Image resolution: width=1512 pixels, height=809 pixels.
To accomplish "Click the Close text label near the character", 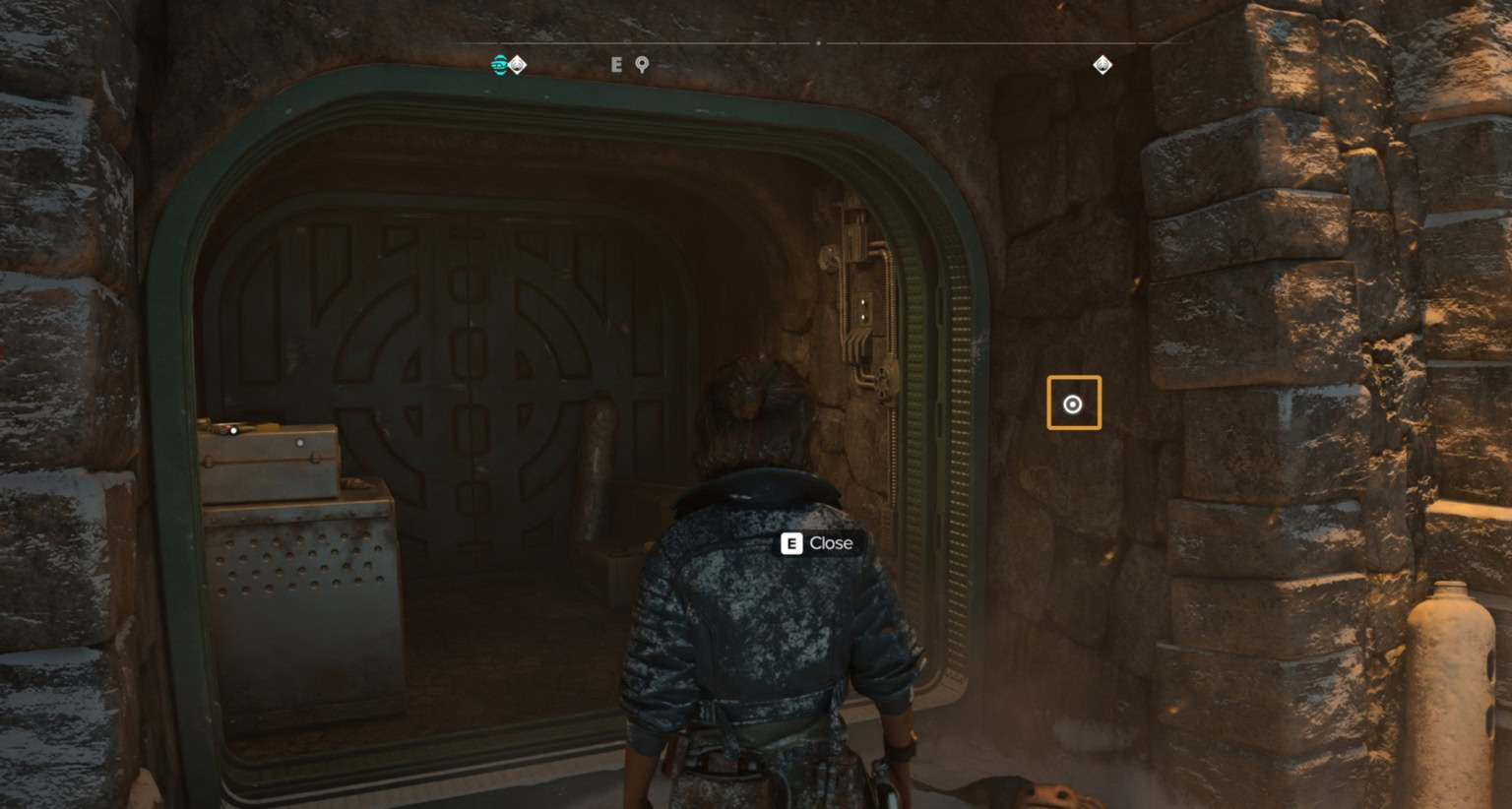I will [830, 542].
